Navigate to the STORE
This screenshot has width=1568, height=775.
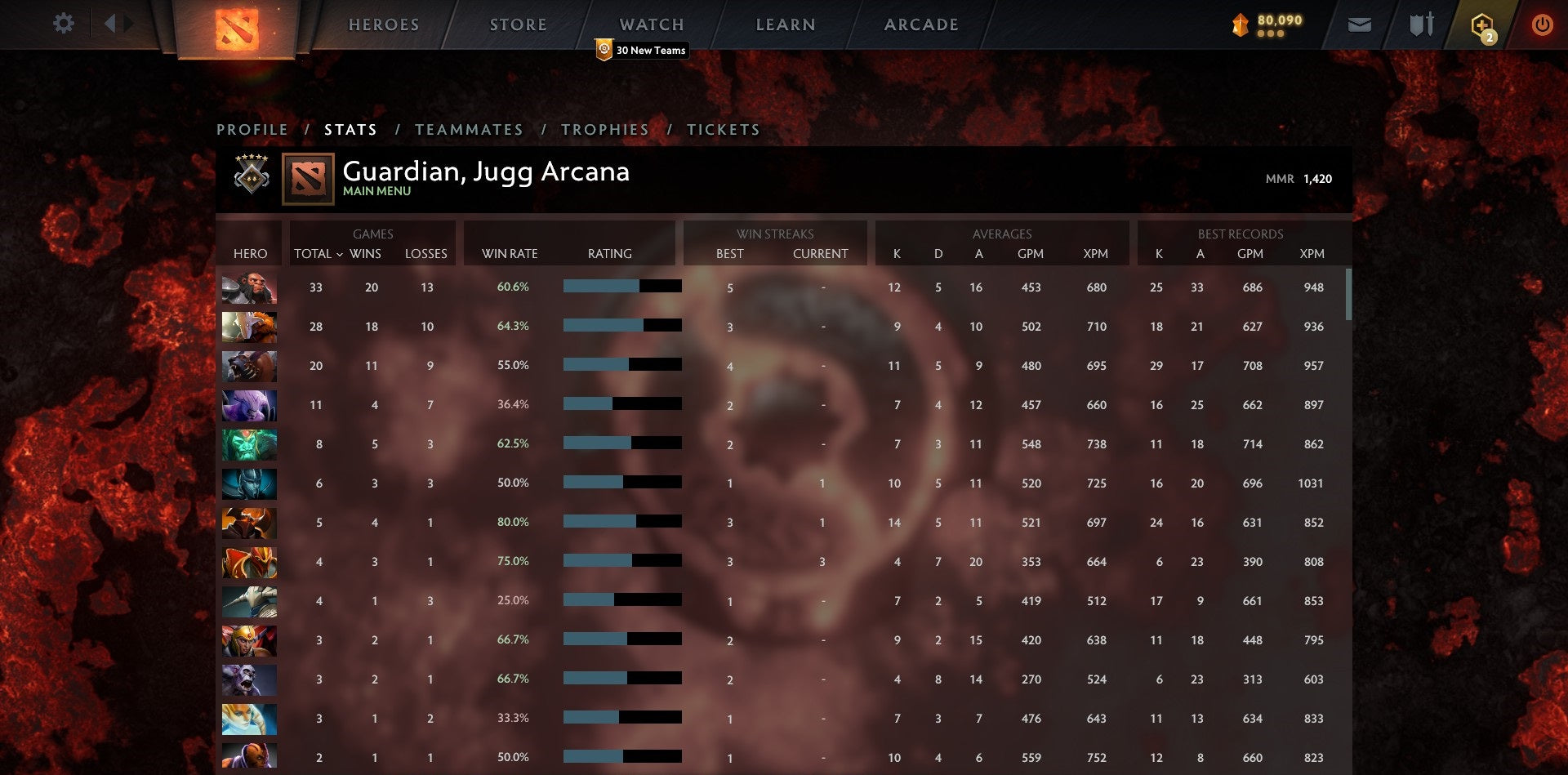518,24
